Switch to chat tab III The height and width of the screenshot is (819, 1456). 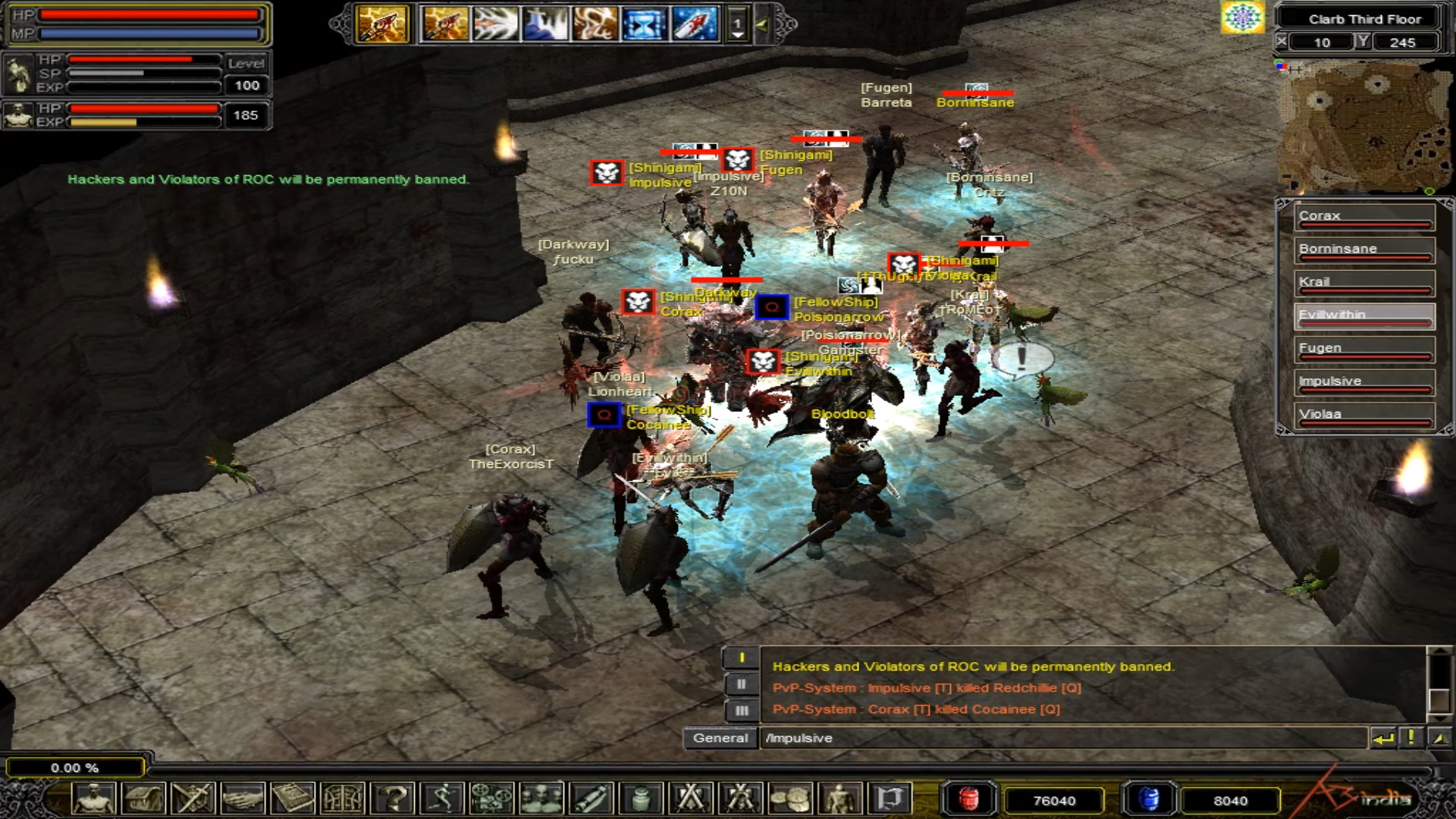pos(741,711)
